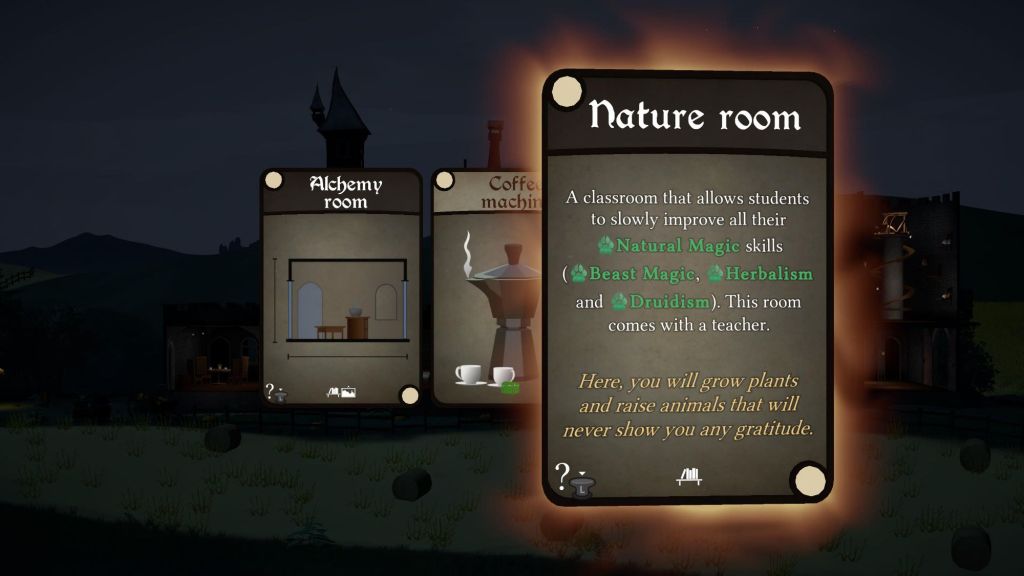The height and width of the screenshot is (576, 1024).
Task: Choose the Alchemy room card
Action: pos(340,290)
